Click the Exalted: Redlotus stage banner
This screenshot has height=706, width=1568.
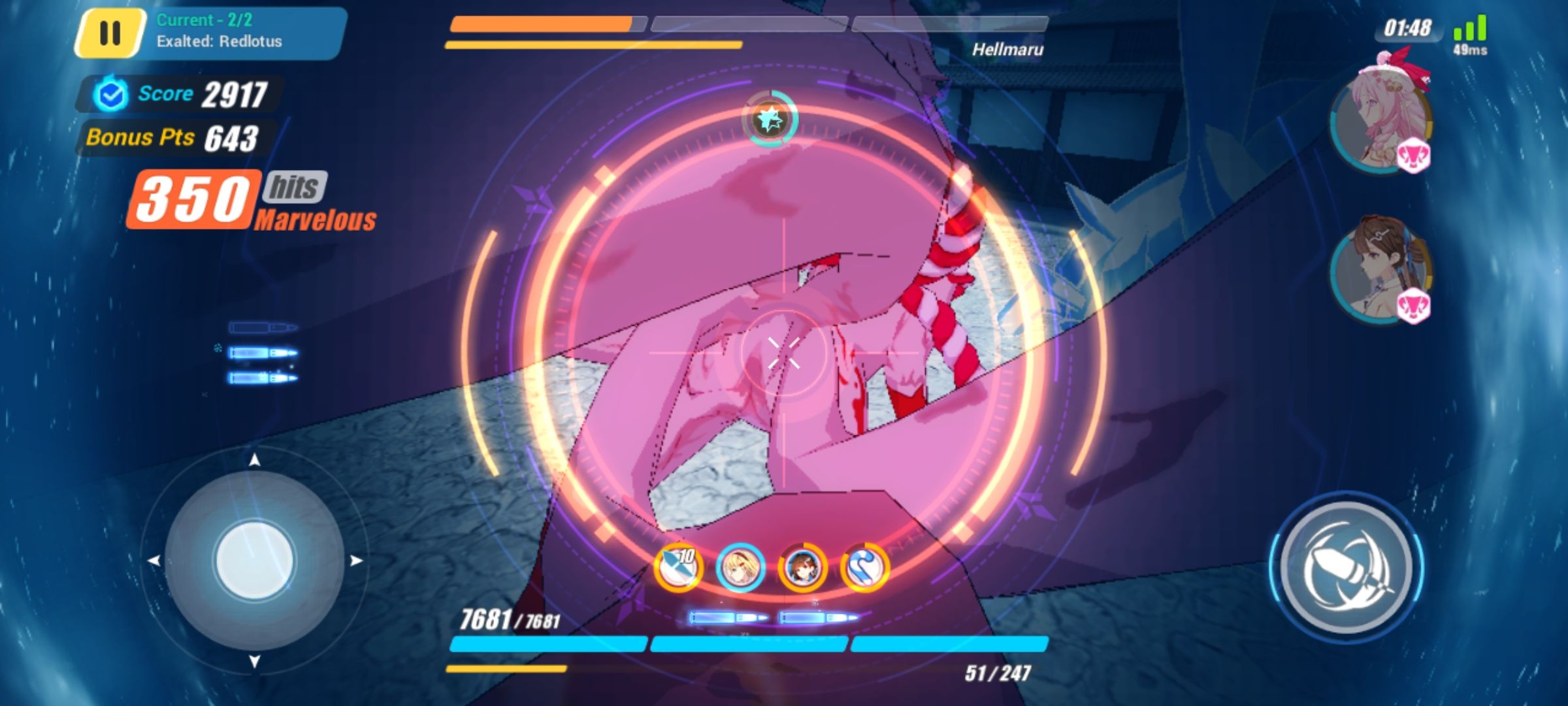tap(222, 31)
